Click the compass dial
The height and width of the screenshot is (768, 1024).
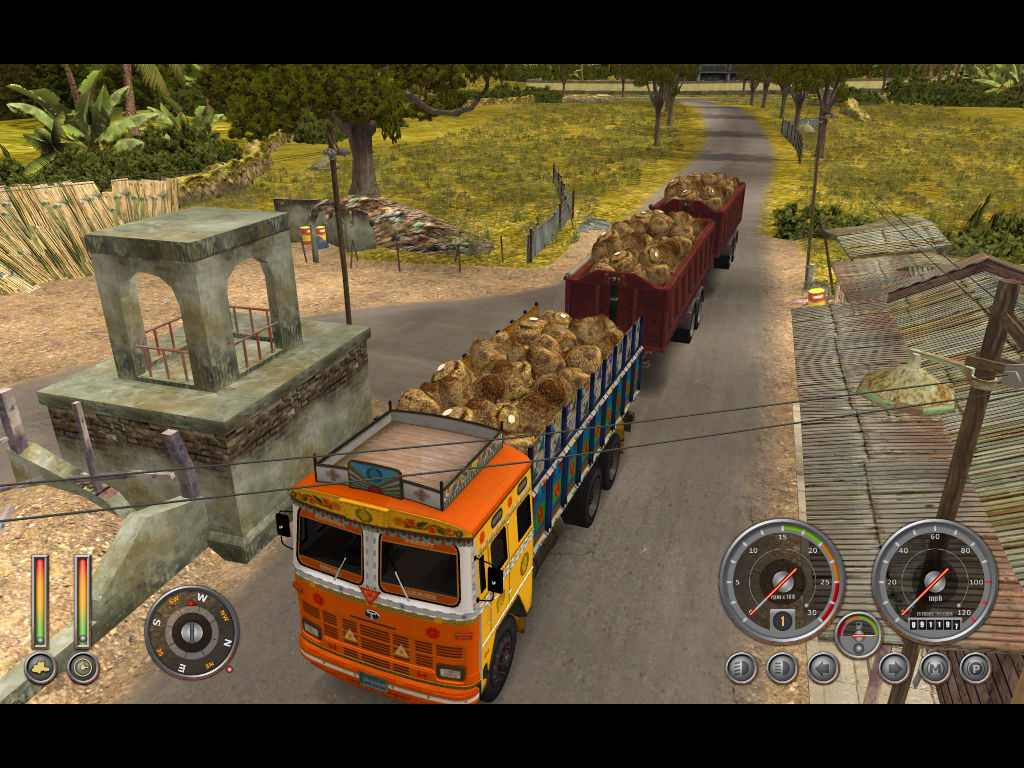pos(192,631)
